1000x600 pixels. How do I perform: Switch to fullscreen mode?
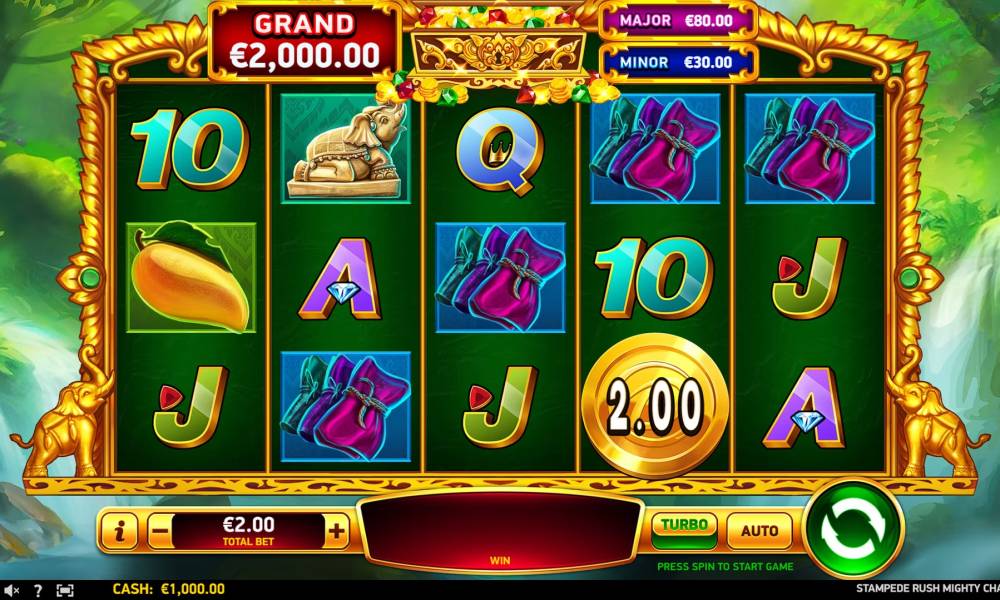tap(65, 590)
